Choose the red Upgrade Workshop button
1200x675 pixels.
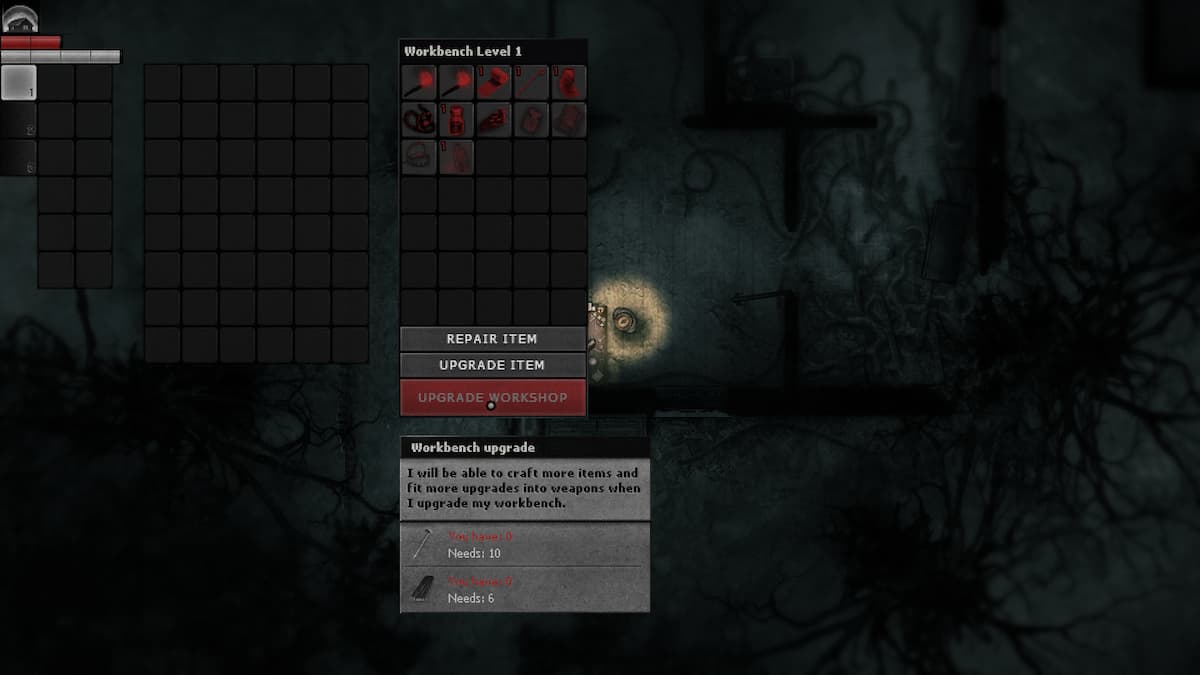(x=492, y=397)
